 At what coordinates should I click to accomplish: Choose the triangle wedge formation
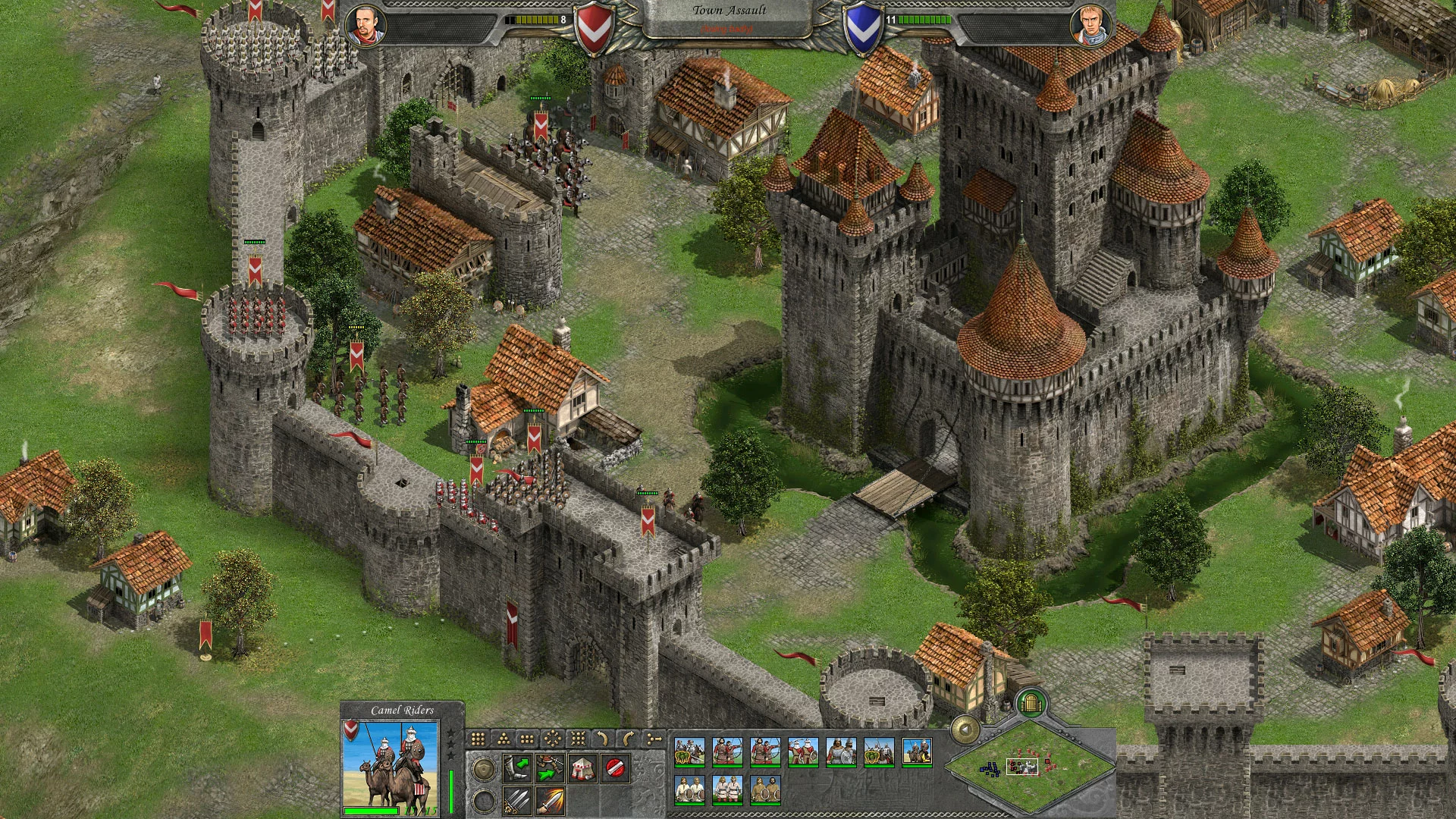coord(503,739)
